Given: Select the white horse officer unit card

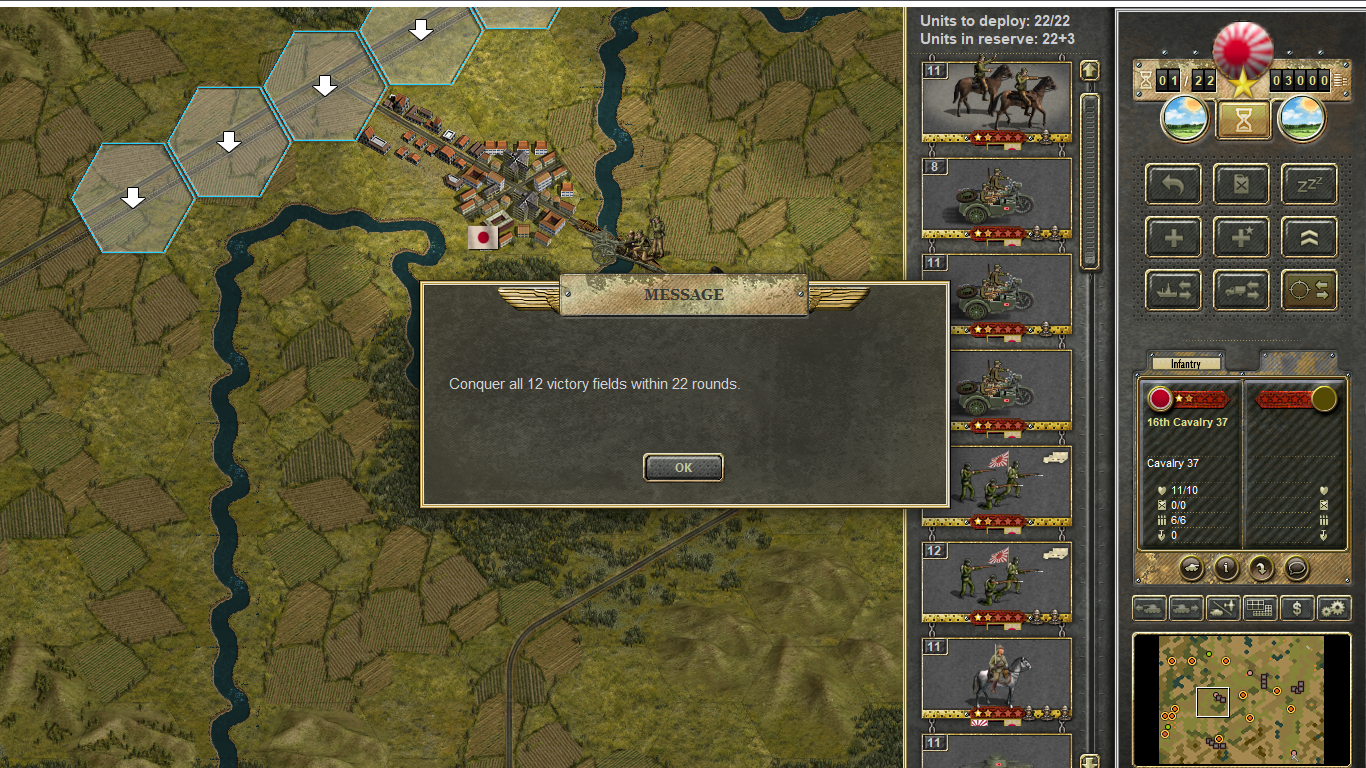Looking at the screenshot, I should tap(996, 677).
